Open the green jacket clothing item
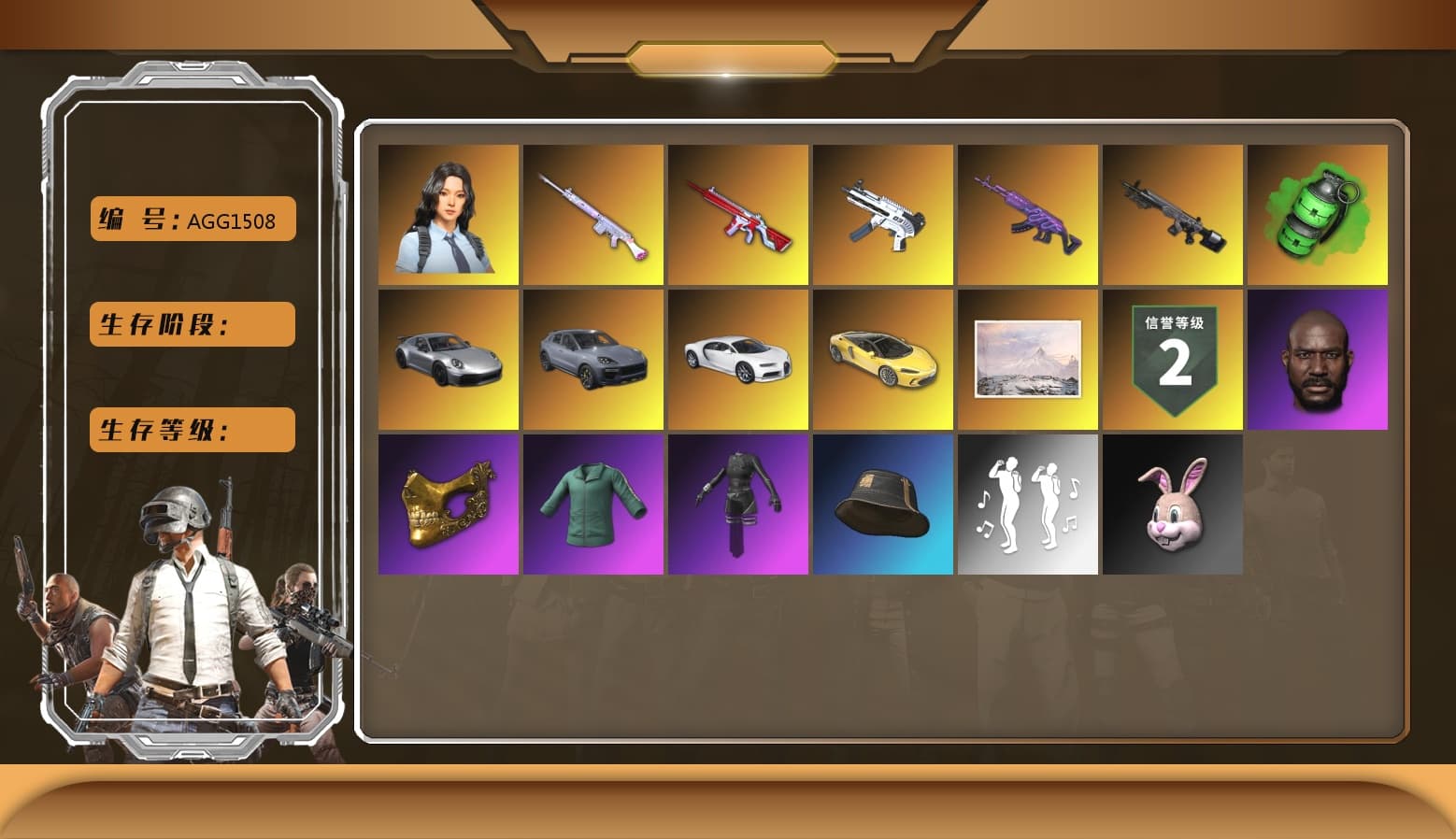1456x839 pixels. (x=592, y=505)
